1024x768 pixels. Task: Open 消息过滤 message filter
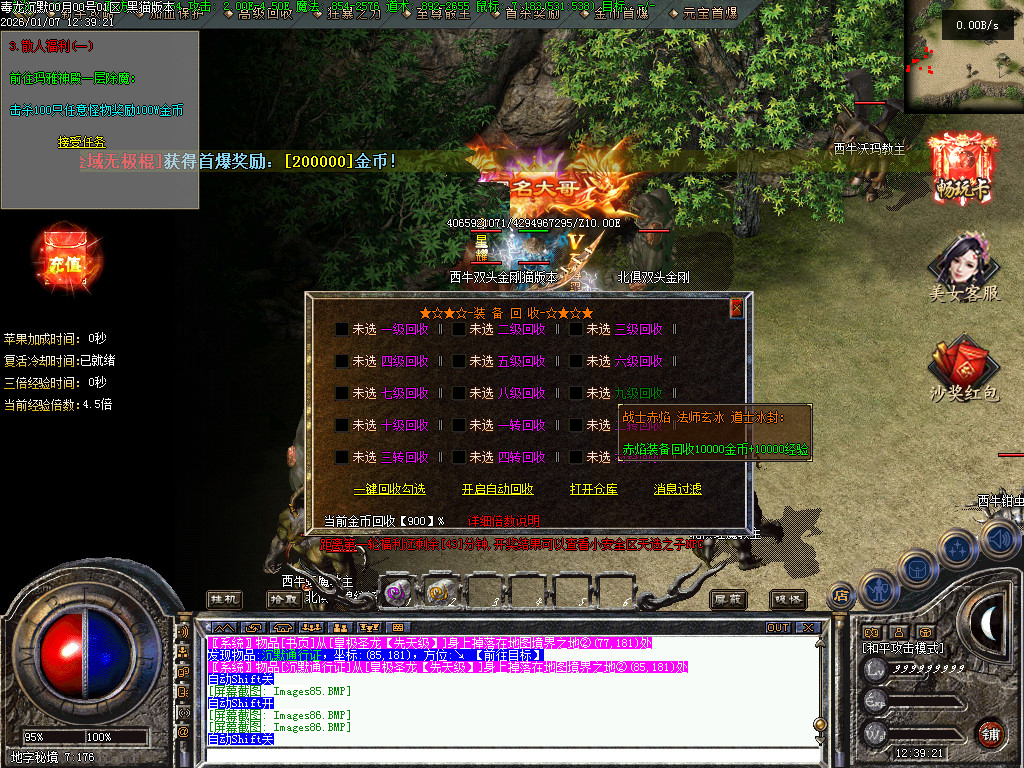click(677, 490)
